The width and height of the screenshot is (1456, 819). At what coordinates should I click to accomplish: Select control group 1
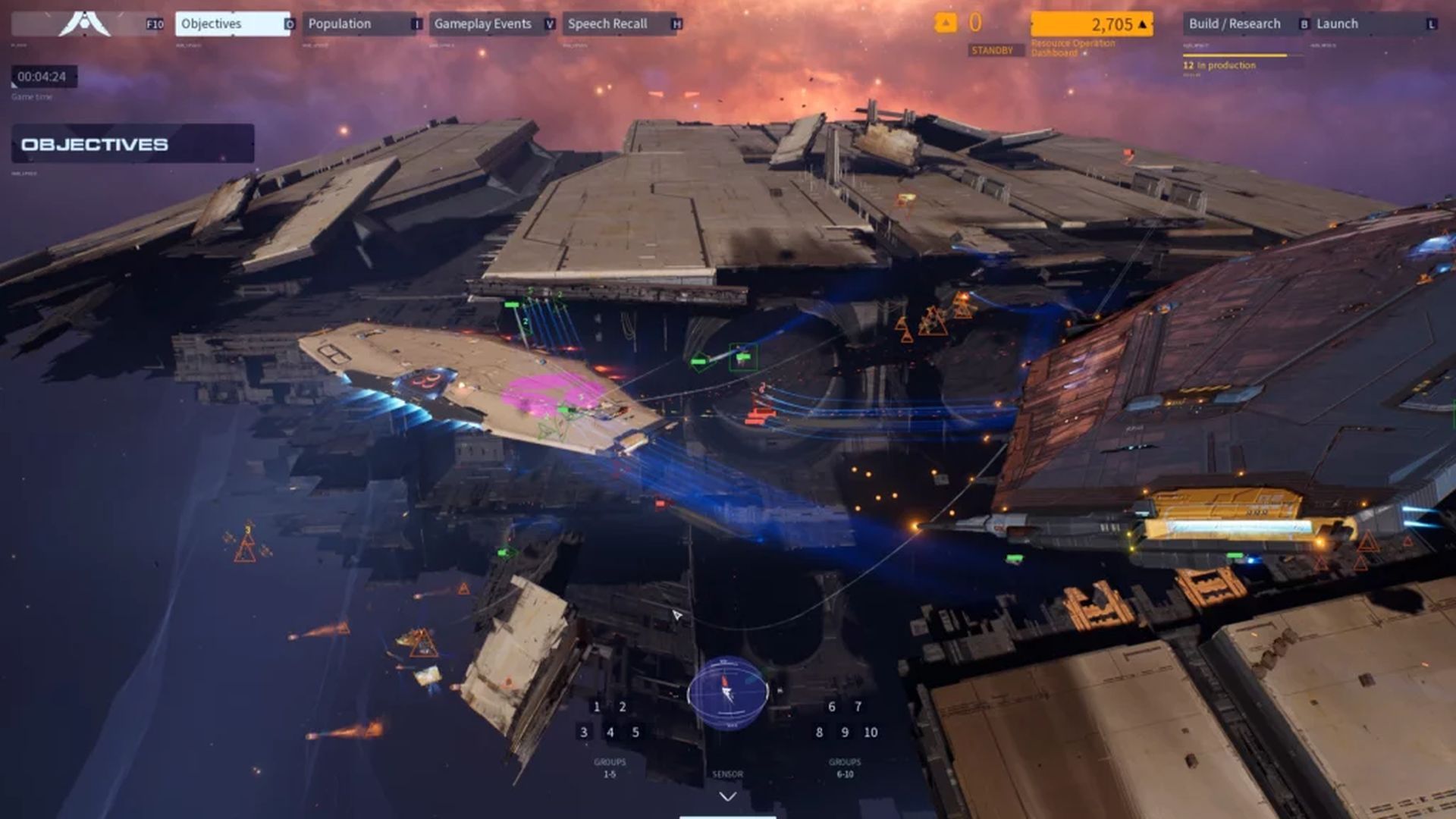pos(599,706)
